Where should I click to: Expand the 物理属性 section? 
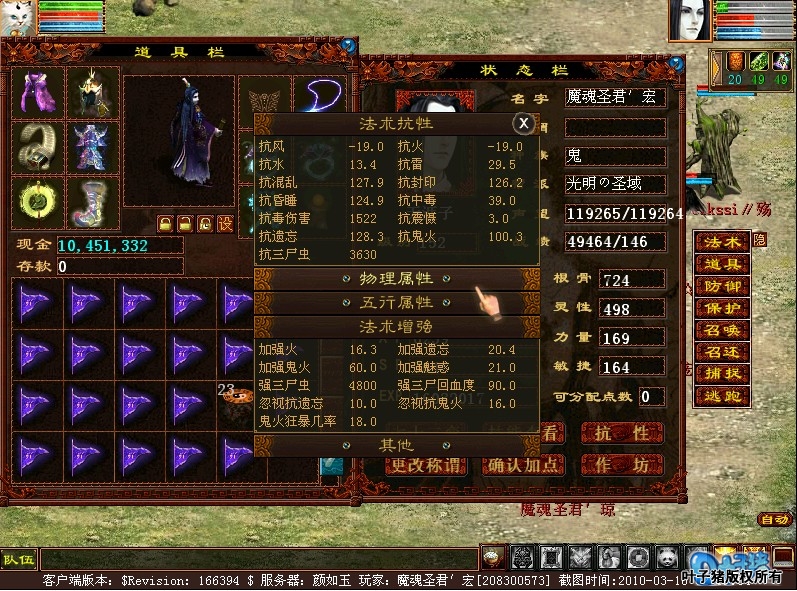(x=395, y=278)
